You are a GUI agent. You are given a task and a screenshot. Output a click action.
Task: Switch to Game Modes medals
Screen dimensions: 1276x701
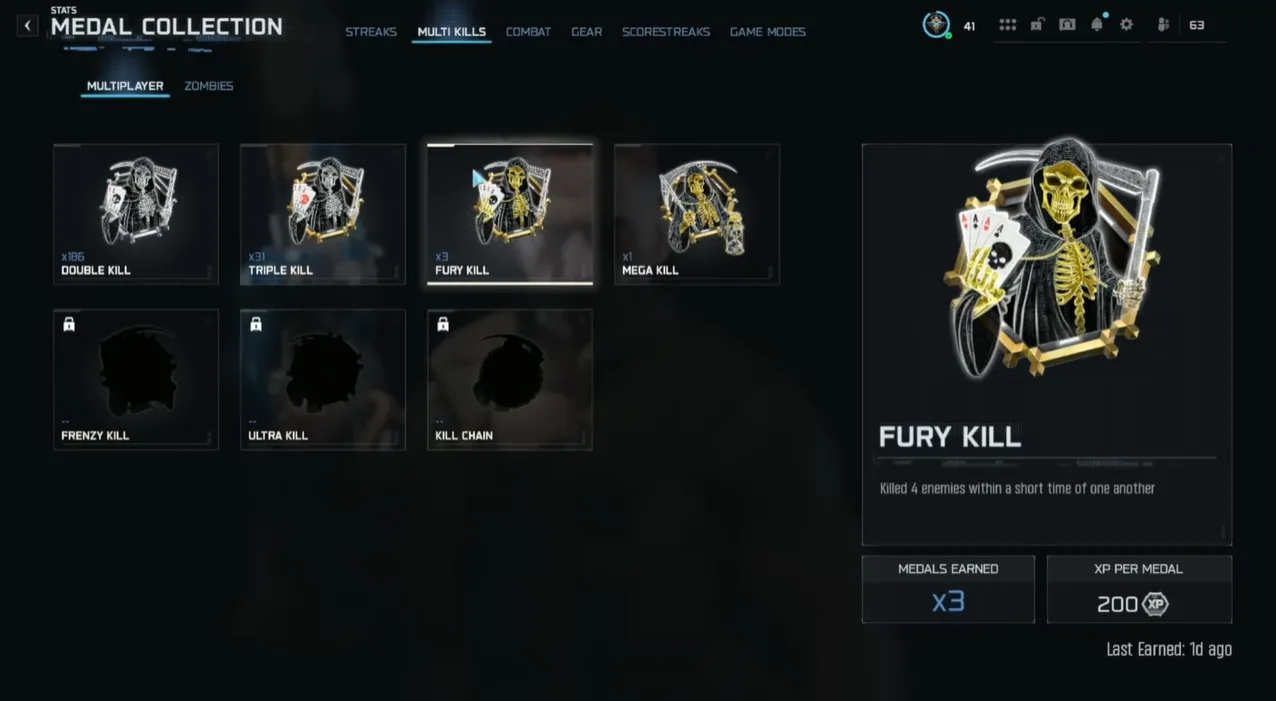(767, 32)
